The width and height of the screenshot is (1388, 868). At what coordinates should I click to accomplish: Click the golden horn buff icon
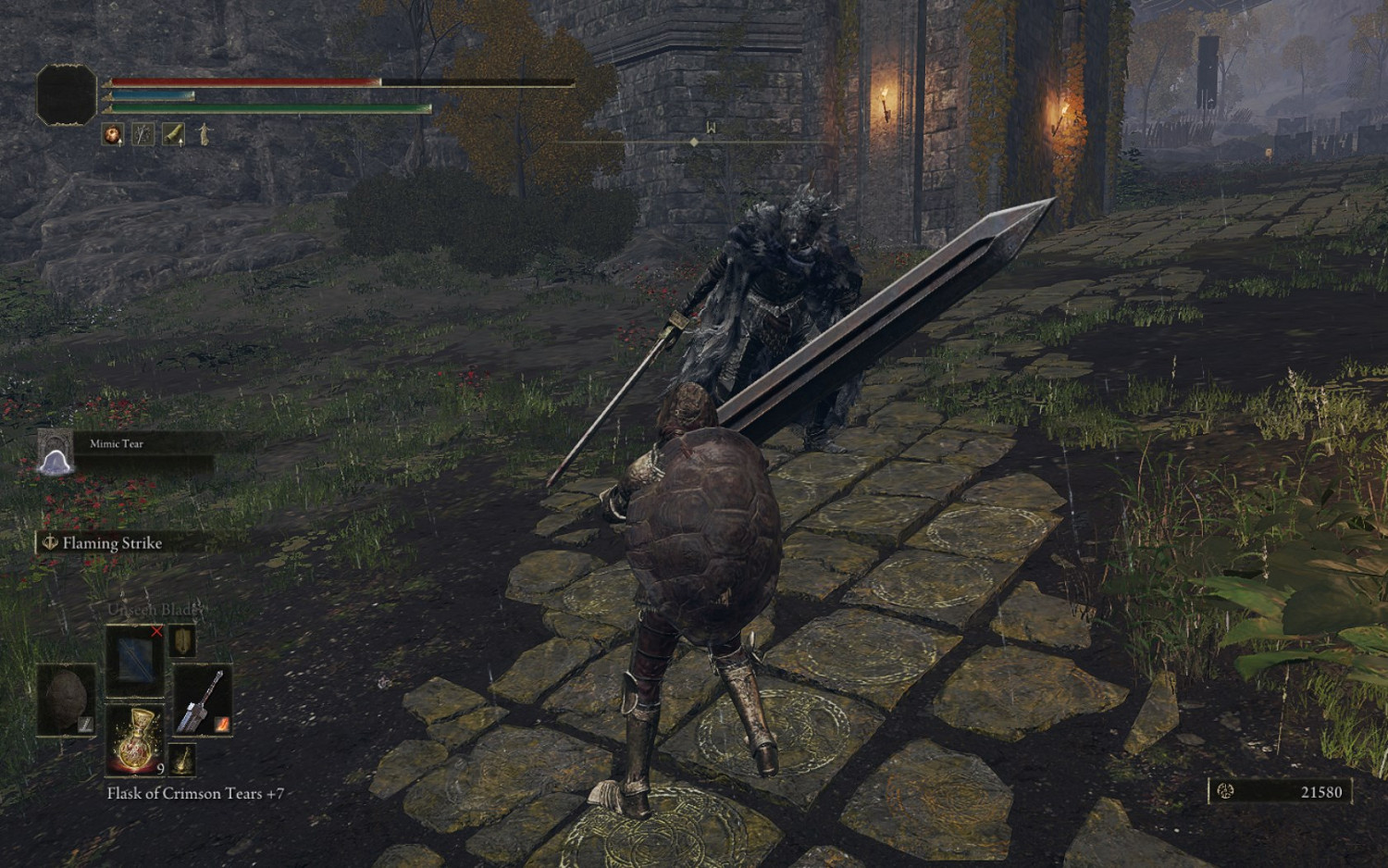click(x=173, y=134)
